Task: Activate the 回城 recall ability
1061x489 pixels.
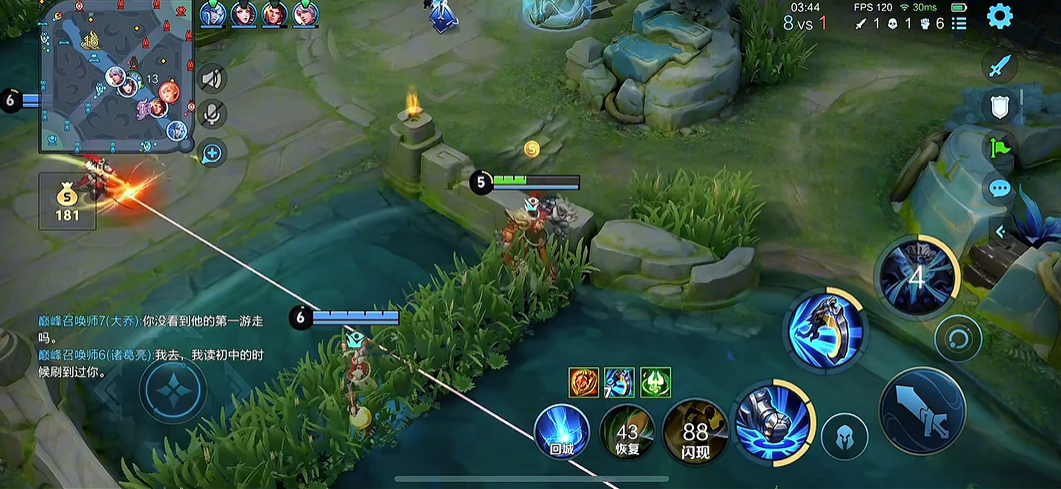Action: tap(561, 432)
